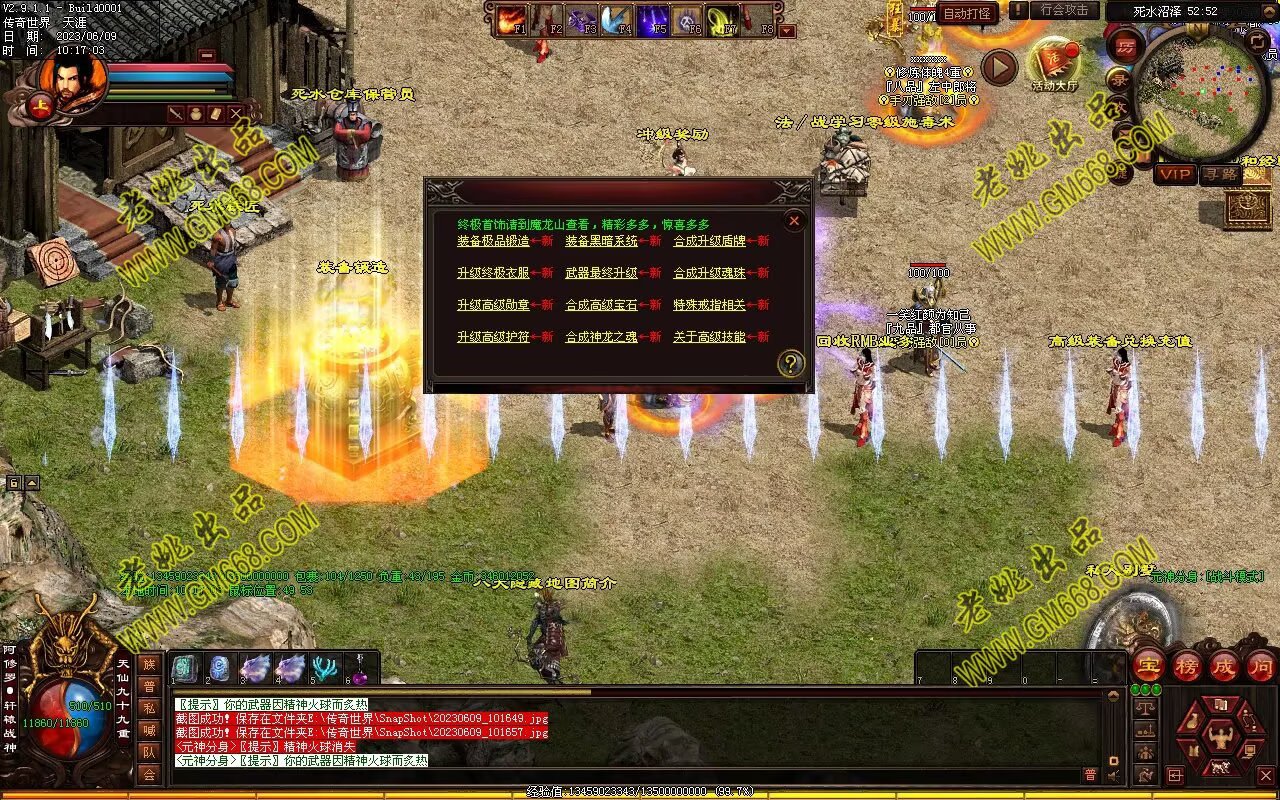Open the 升级终极衣服 option

pos(493,273)
